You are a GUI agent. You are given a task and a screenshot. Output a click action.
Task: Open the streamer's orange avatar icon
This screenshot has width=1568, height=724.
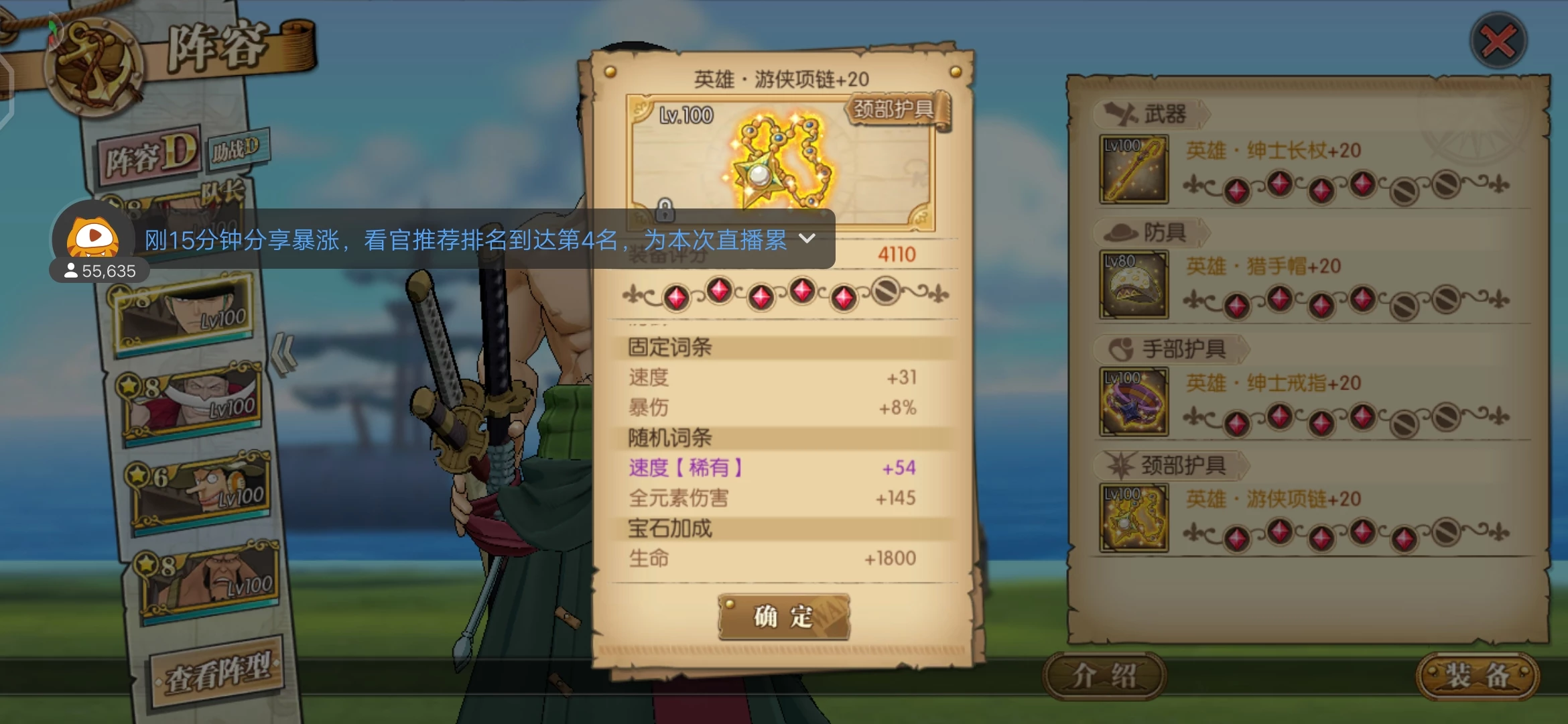[x=93, y=237]
